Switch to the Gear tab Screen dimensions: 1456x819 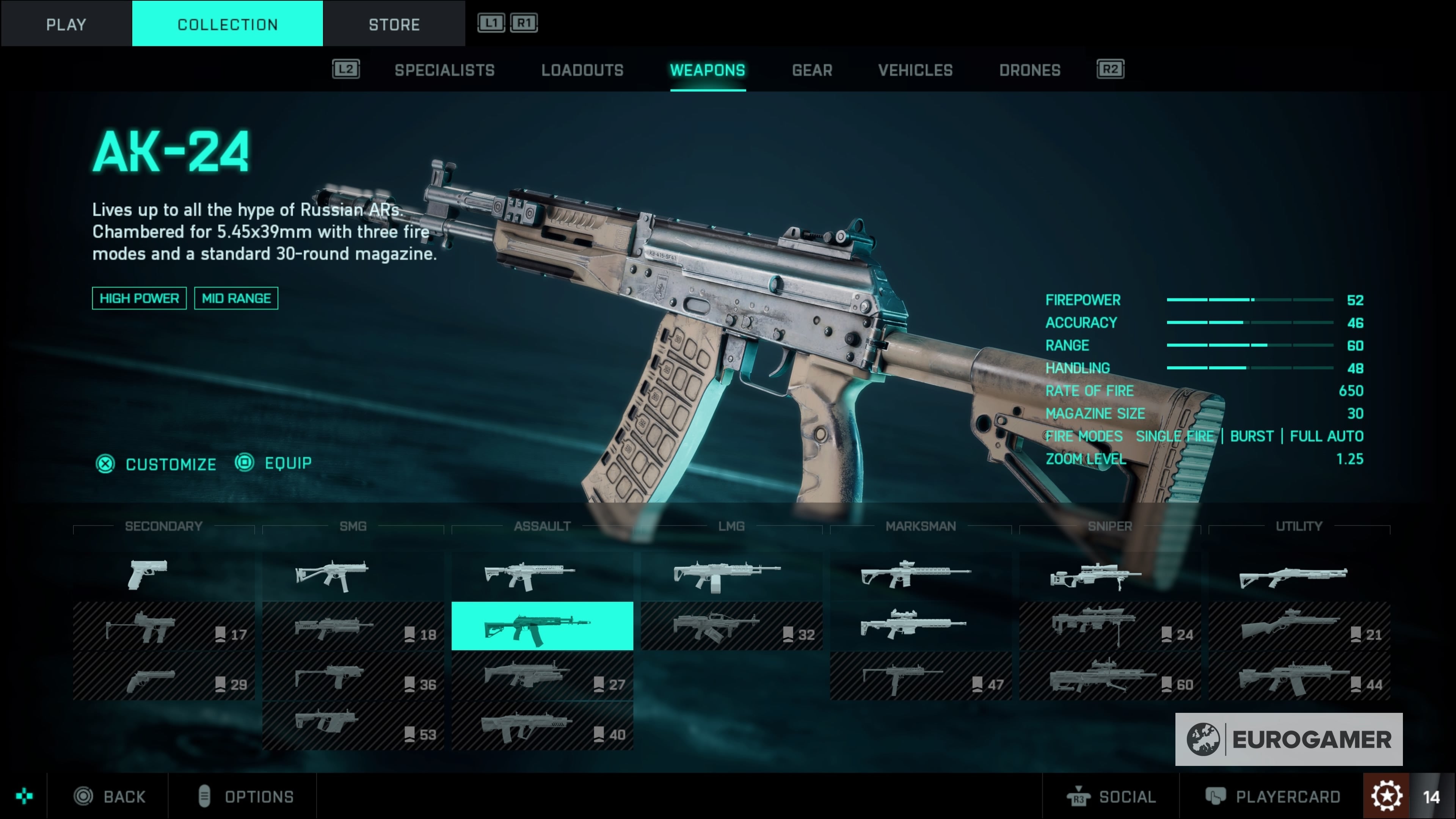(x=812, y=69)
